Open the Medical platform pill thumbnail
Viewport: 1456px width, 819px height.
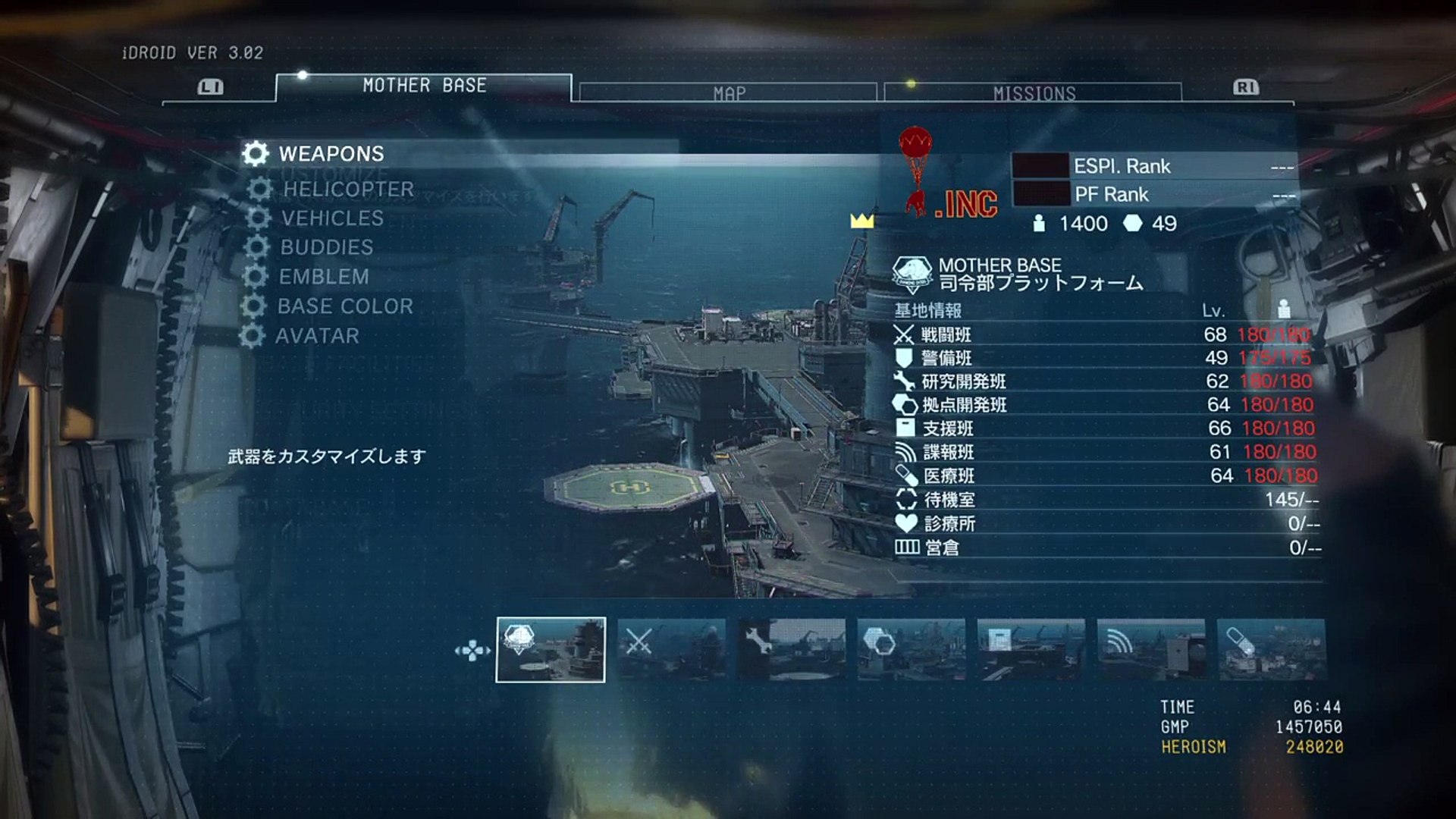click(x=1271, y=650)
